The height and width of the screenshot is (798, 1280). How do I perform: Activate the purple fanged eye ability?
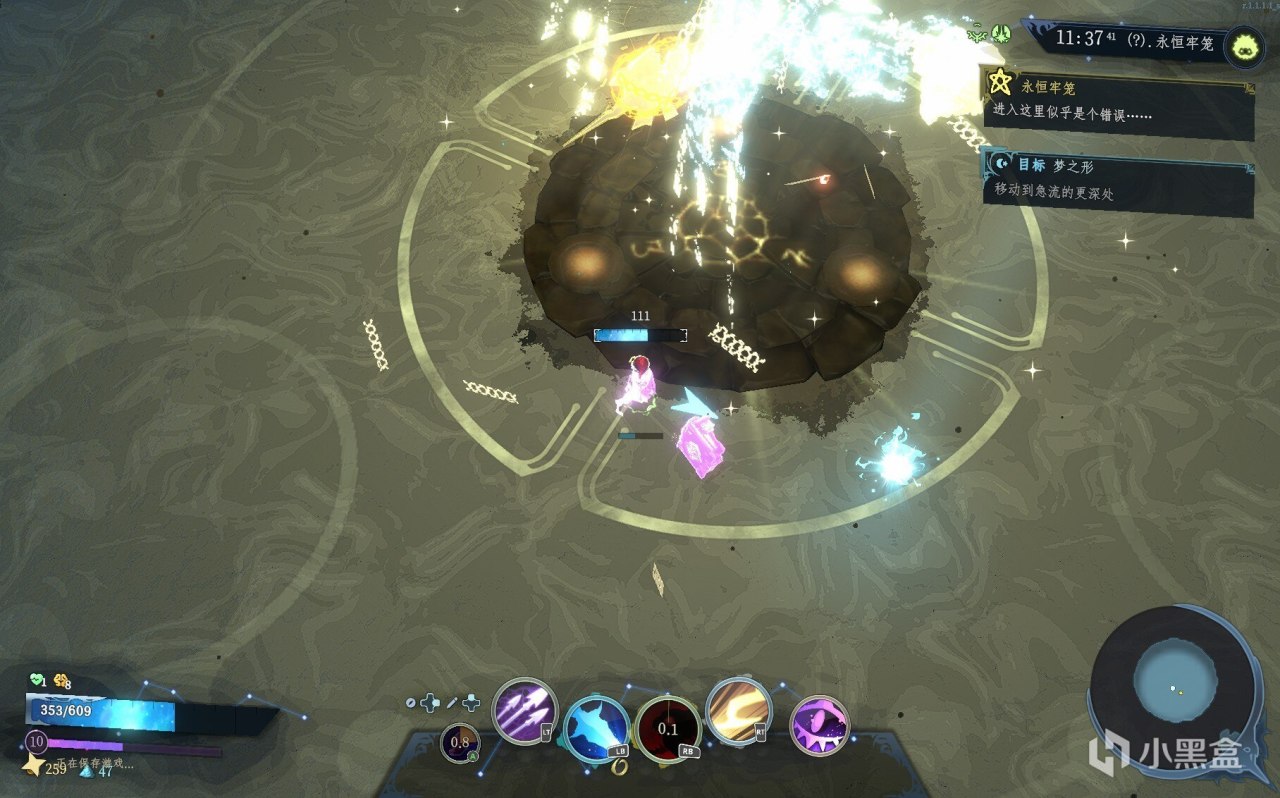point(820,726)
